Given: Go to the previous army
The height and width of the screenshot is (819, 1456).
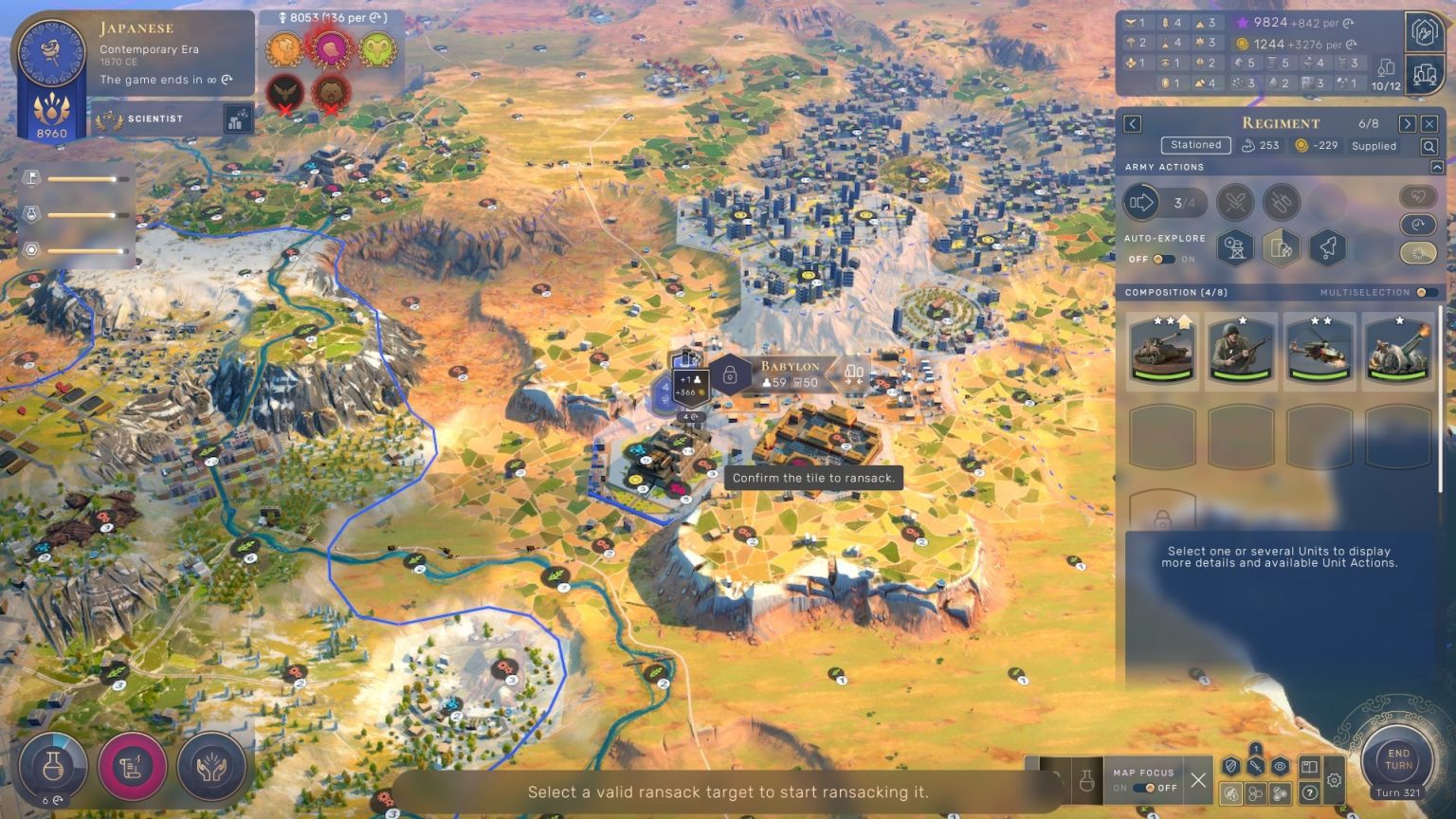Looking at the screenshot, I should 1133,124.
